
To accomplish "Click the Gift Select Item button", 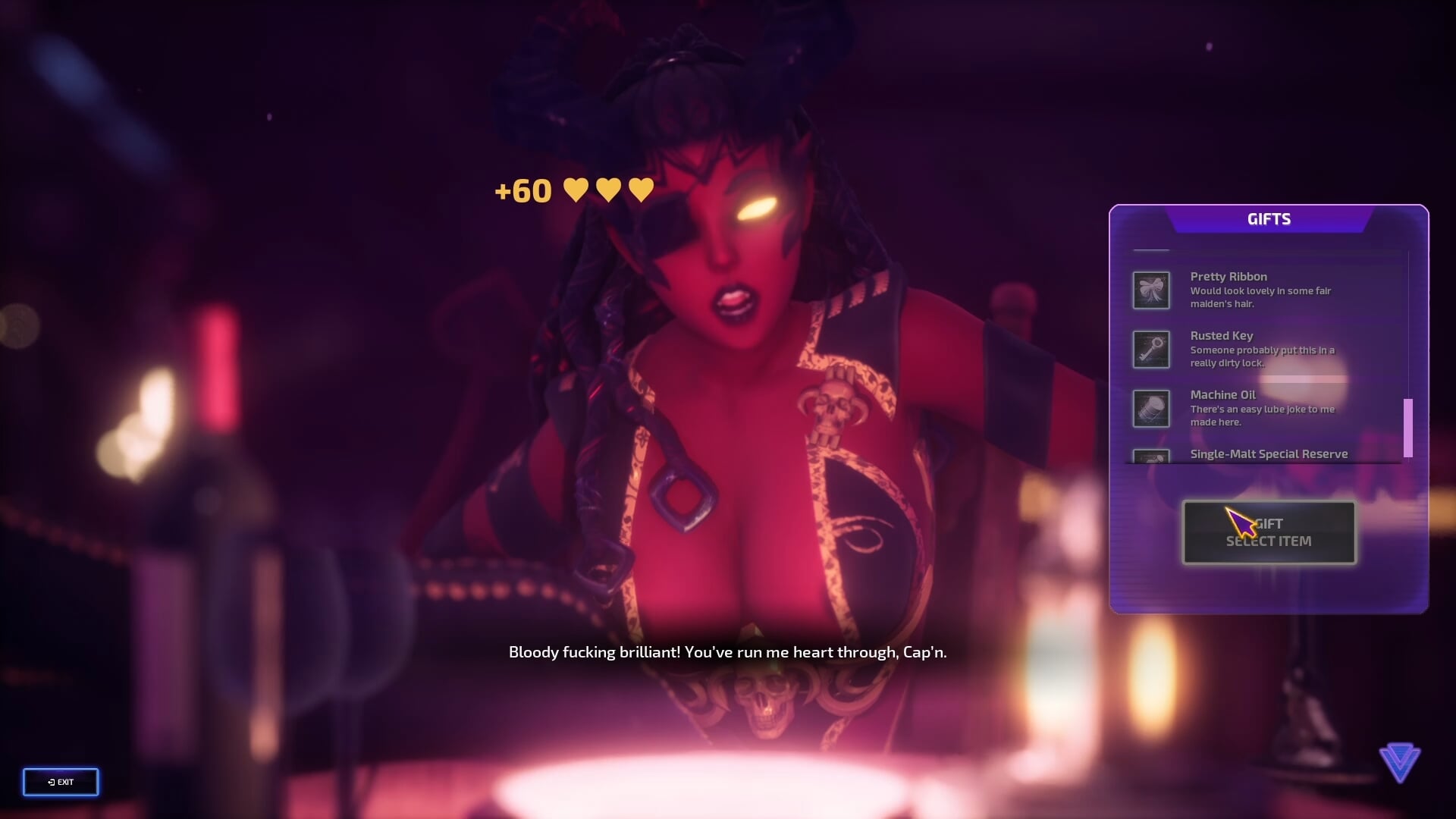I will coord(1269,532).
